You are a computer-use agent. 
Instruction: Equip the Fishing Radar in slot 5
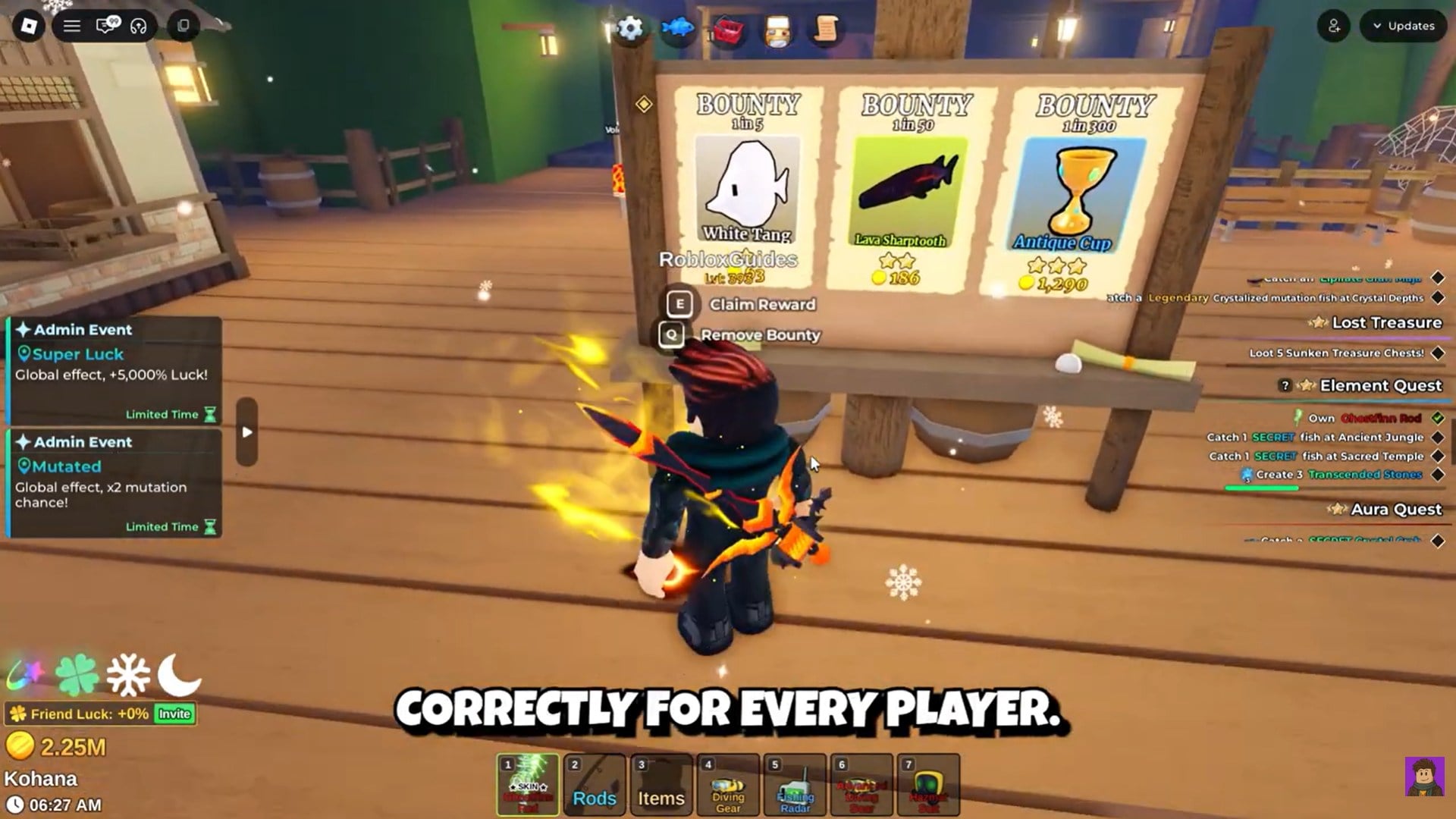(794, 785)
